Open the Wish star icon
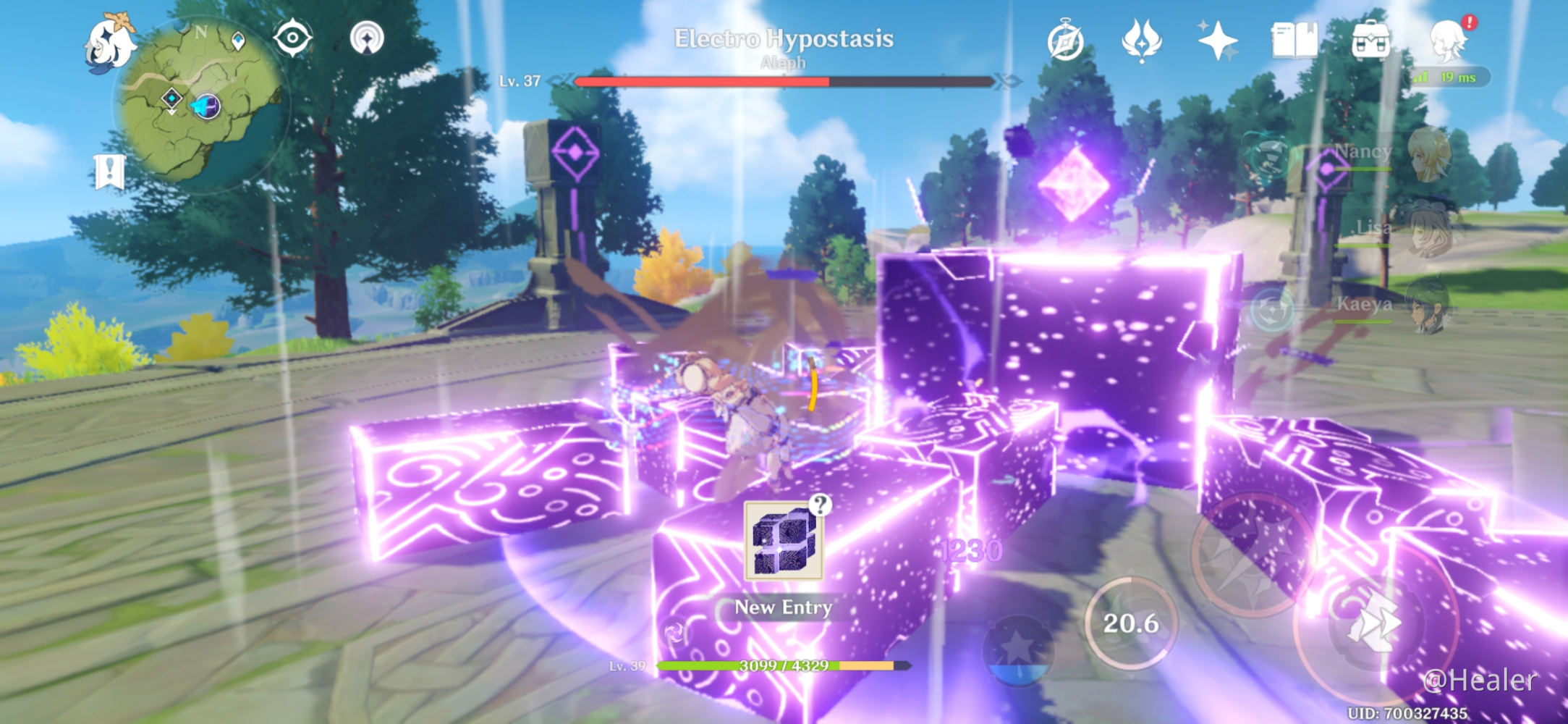The height and width of the screenshot is (724, 1568). click(x=1218, y=40)
